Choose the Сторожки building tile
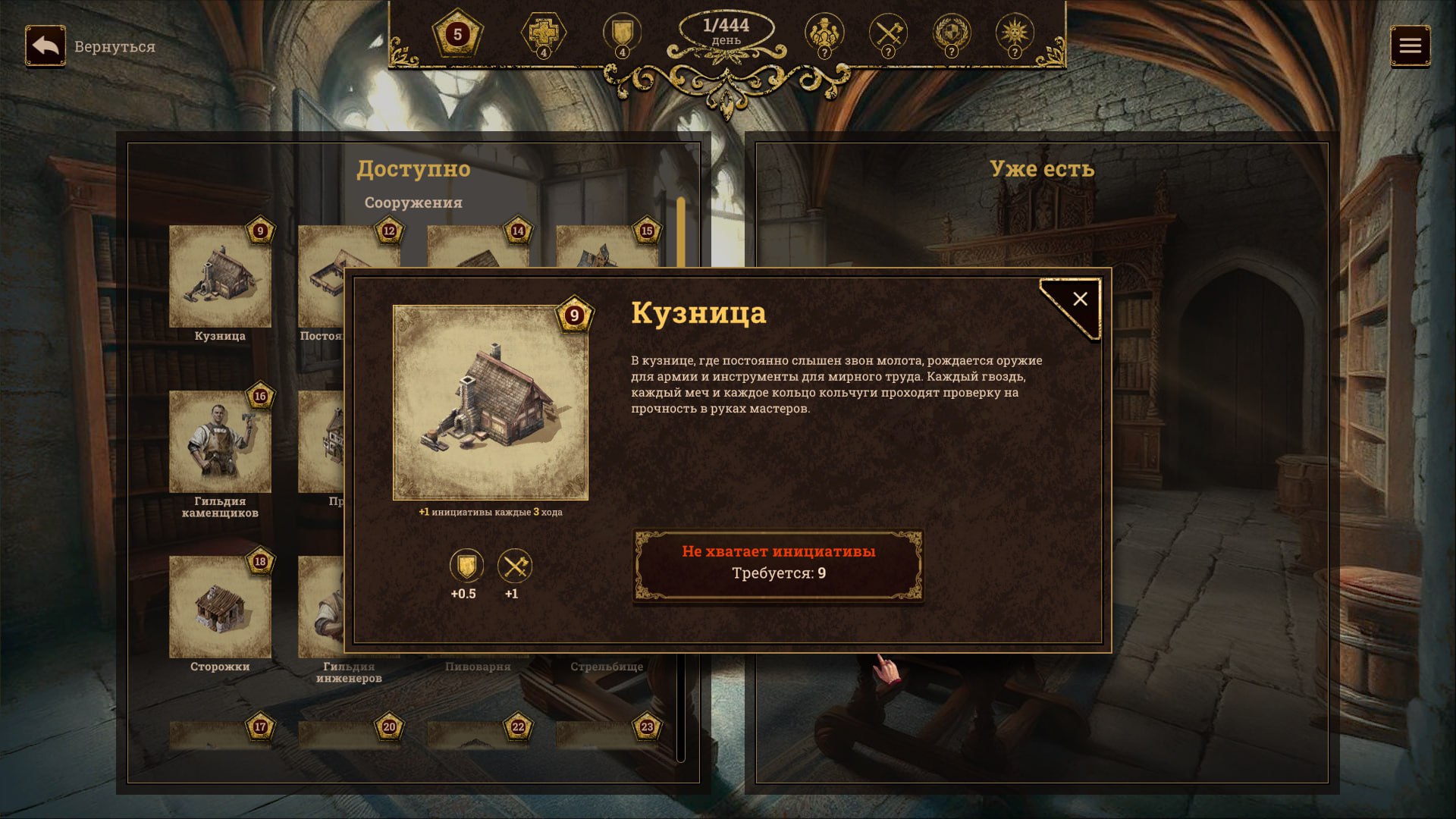The height and width of the screenshot is (819, 1456). pos(220,607)
